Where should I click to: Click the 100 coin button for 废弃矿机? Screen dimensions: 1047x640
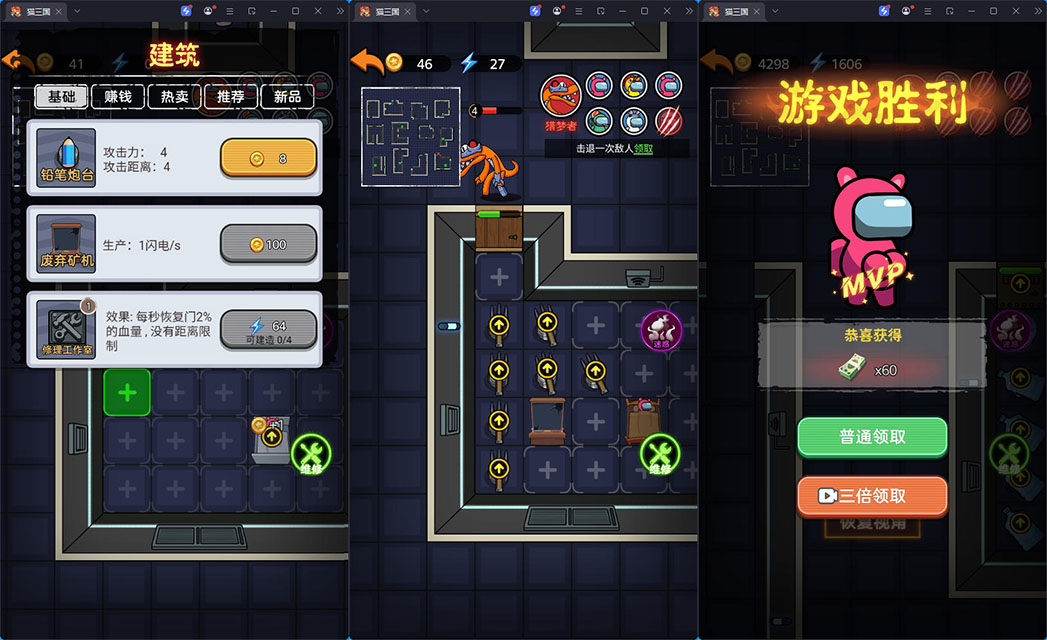tap(268, 244)
